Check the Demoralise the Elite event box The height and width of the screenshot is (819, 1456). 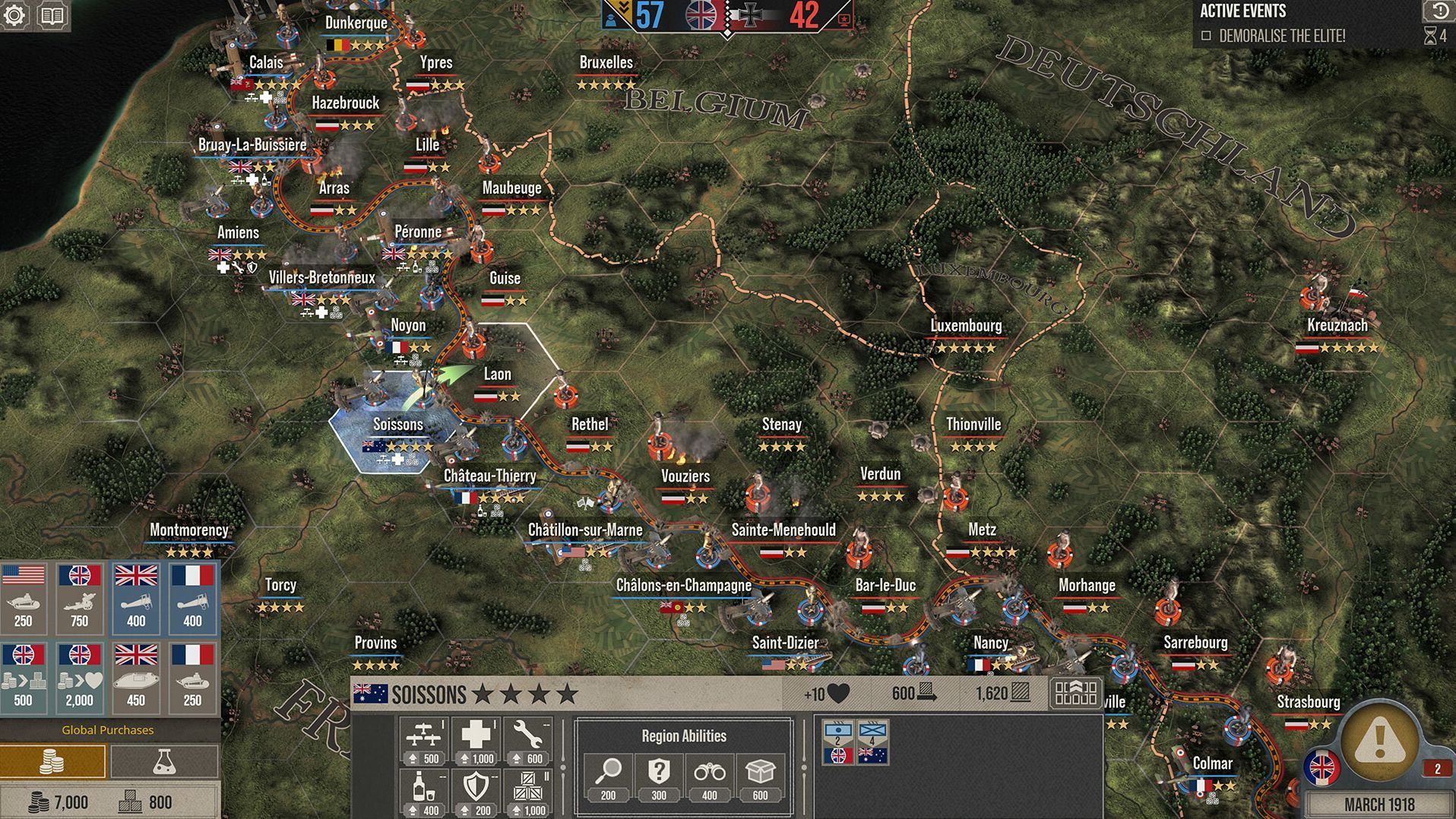[1208, 34]
